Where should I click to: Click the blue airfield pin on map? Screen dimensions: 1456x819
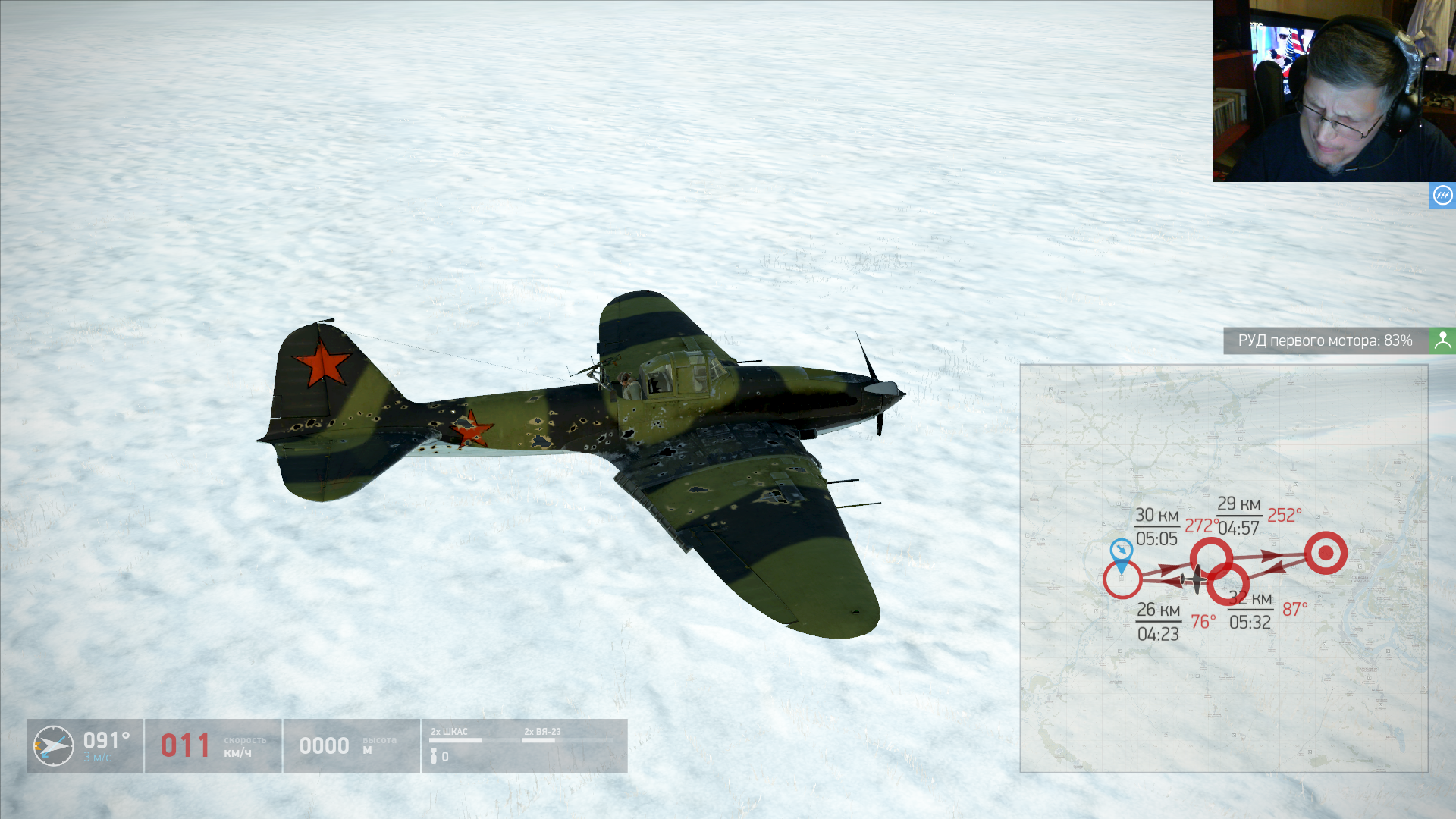pyautogui.click(x=1121, y=553)
